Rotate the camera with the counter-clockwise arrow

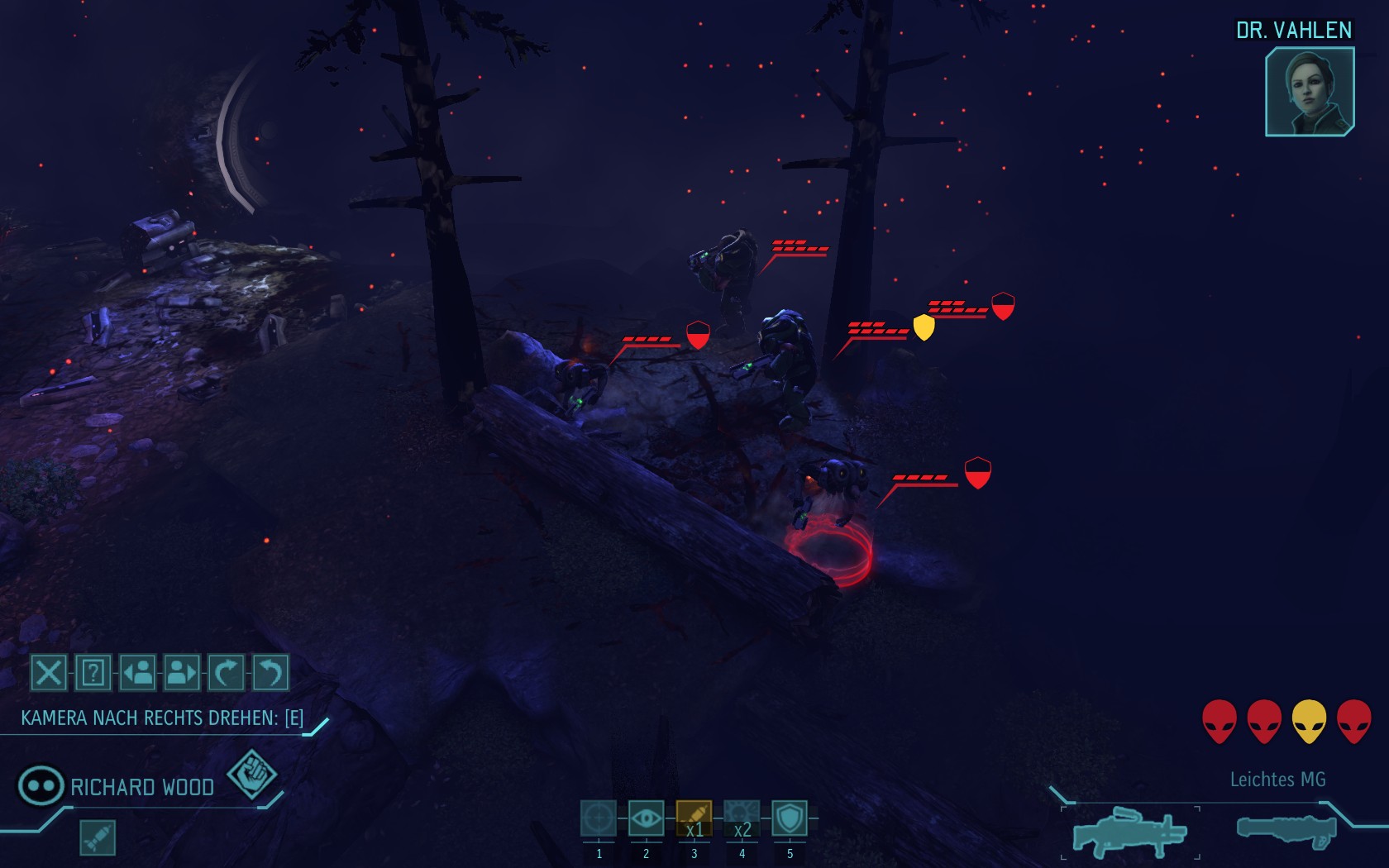pos(270,673)
